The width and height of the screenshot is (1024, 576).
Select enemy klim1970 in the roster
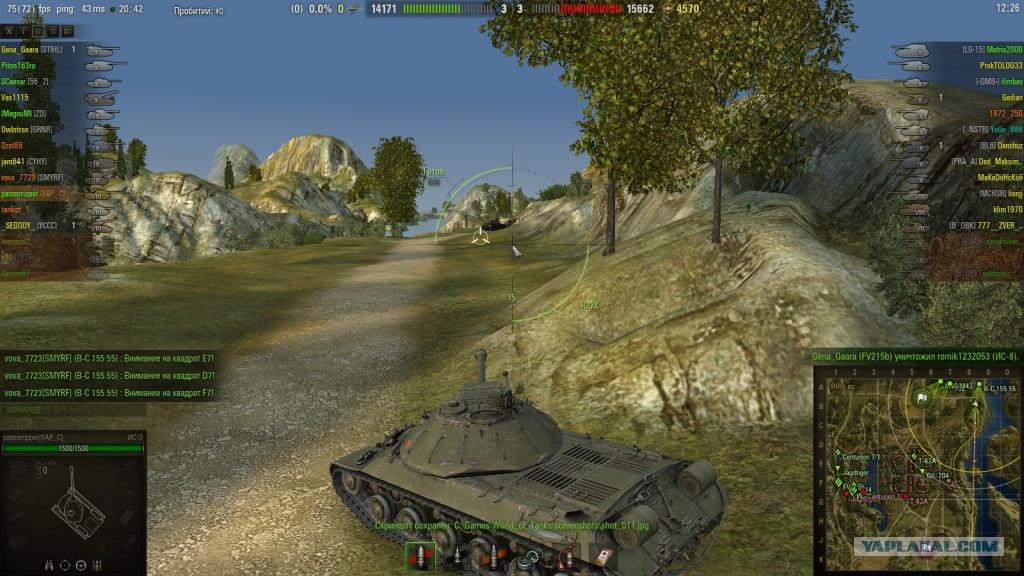point(1006,210)
